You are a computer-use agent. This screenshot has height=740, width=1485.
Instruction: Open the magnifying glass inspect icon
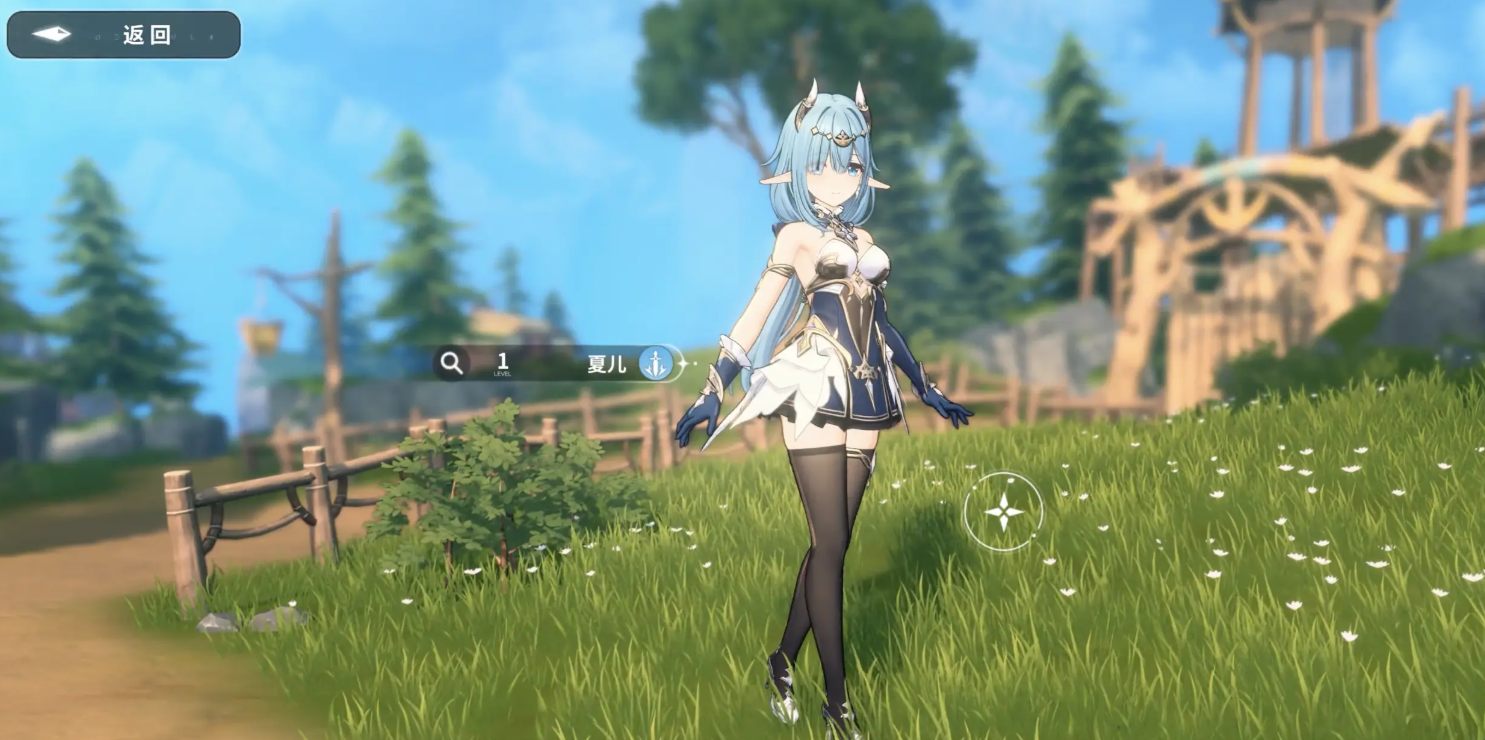click(452, 363)
